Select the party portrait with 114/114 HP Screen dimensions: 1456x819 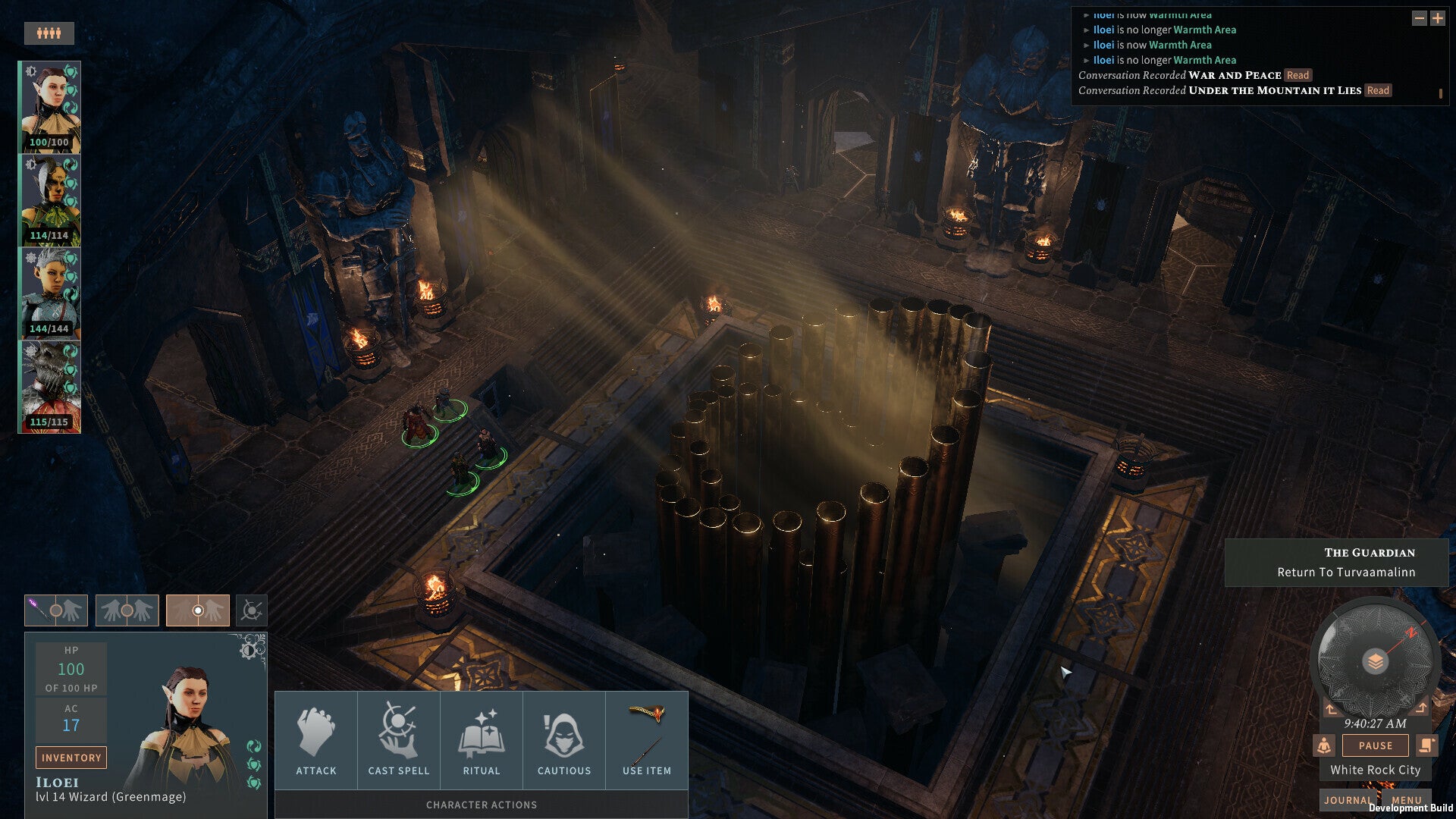[50, 200]
